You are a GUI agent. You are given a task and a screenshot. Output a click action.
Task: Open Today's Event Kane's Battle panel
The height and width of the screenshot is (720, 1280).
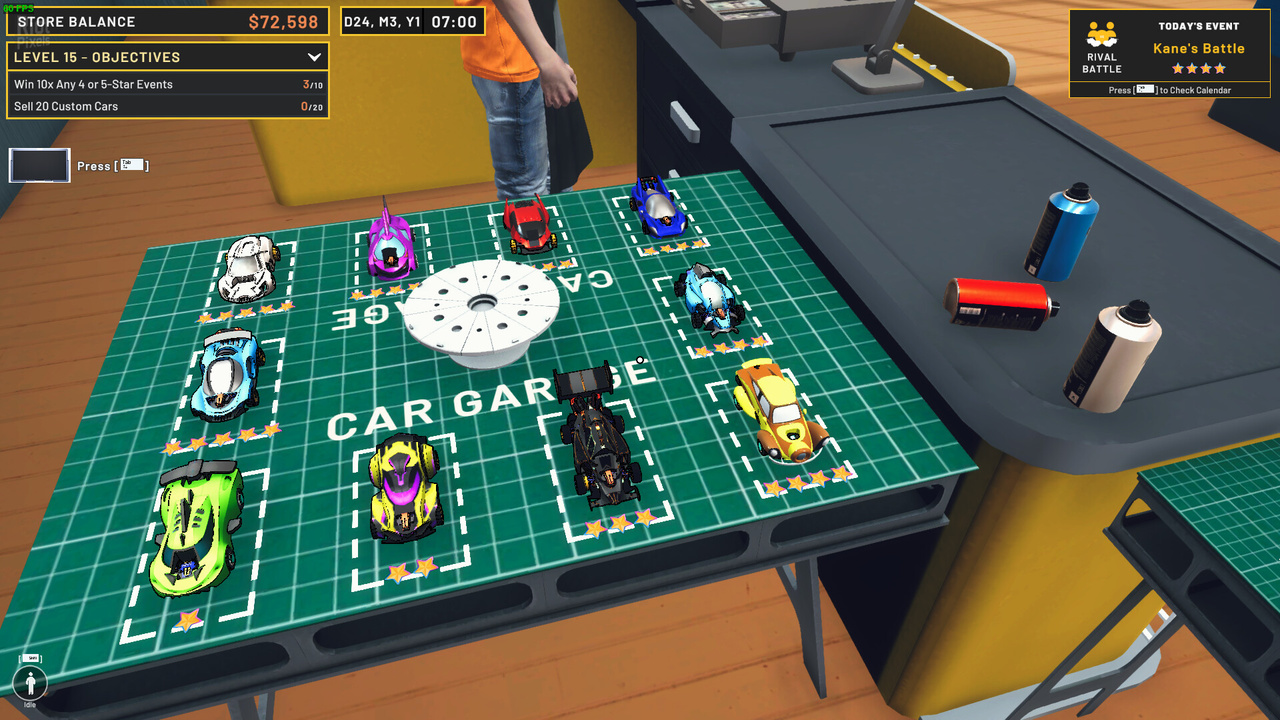click(x=1198, y=49)
